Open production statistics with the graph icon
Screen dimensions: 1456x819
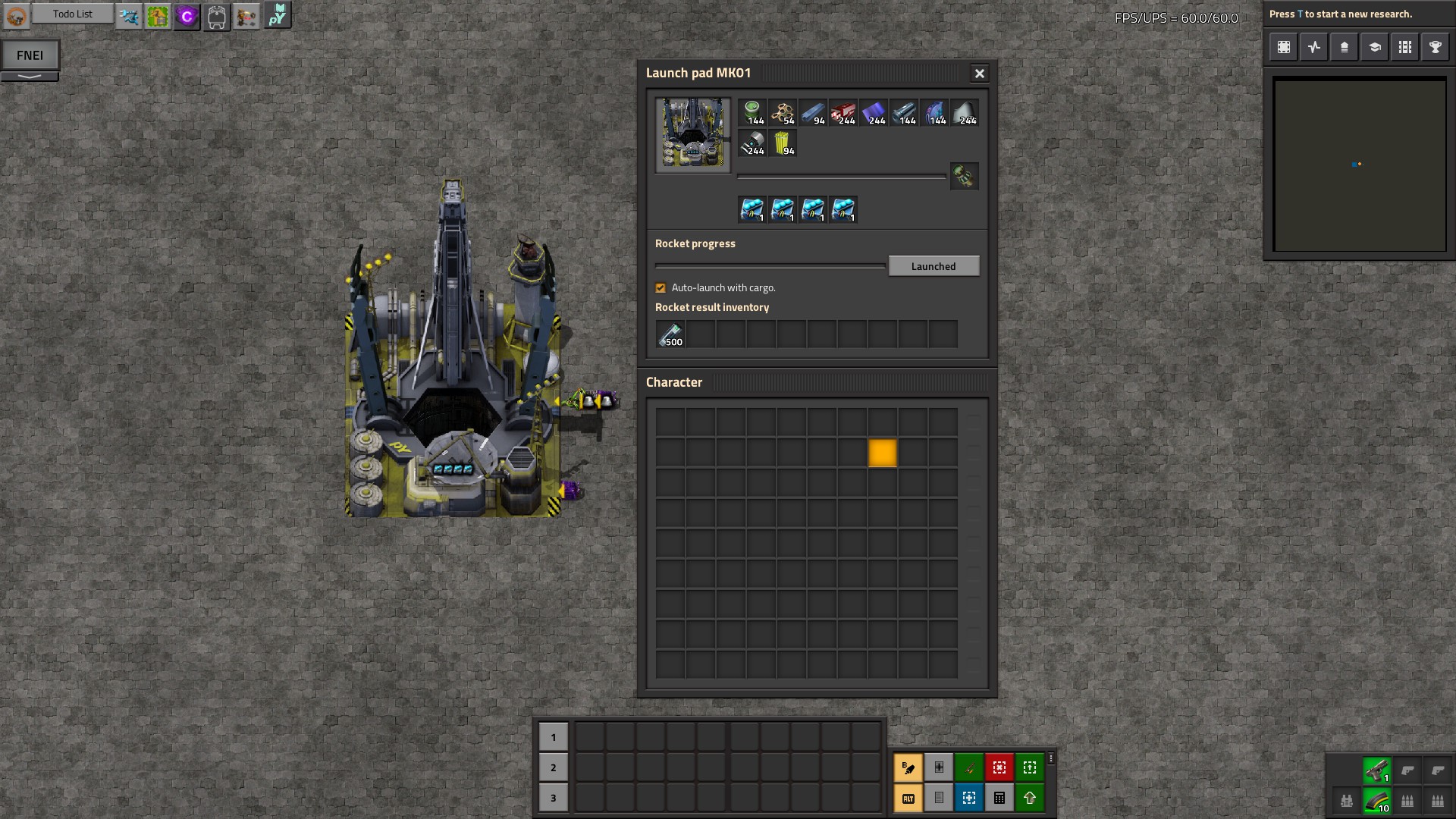click(x=1313, y=47)
